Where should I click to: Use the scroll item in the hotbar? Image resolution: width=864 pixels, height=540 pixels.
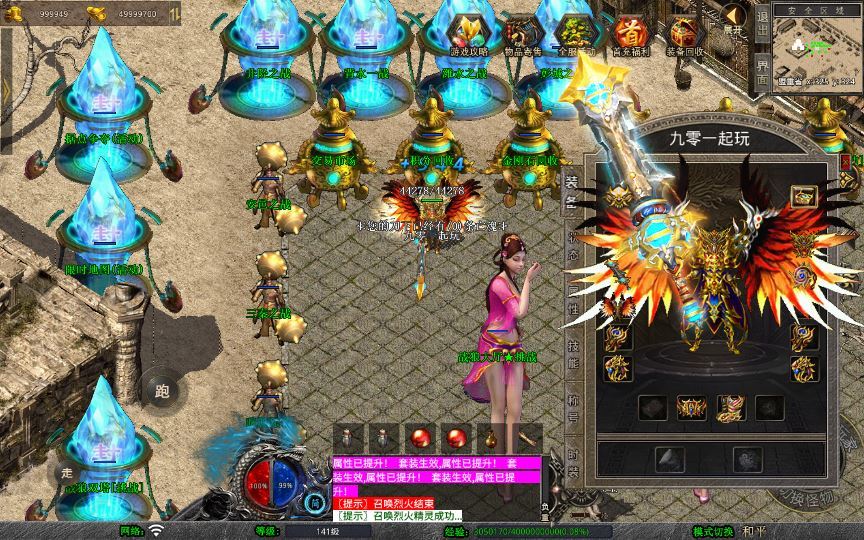(526, 438)
